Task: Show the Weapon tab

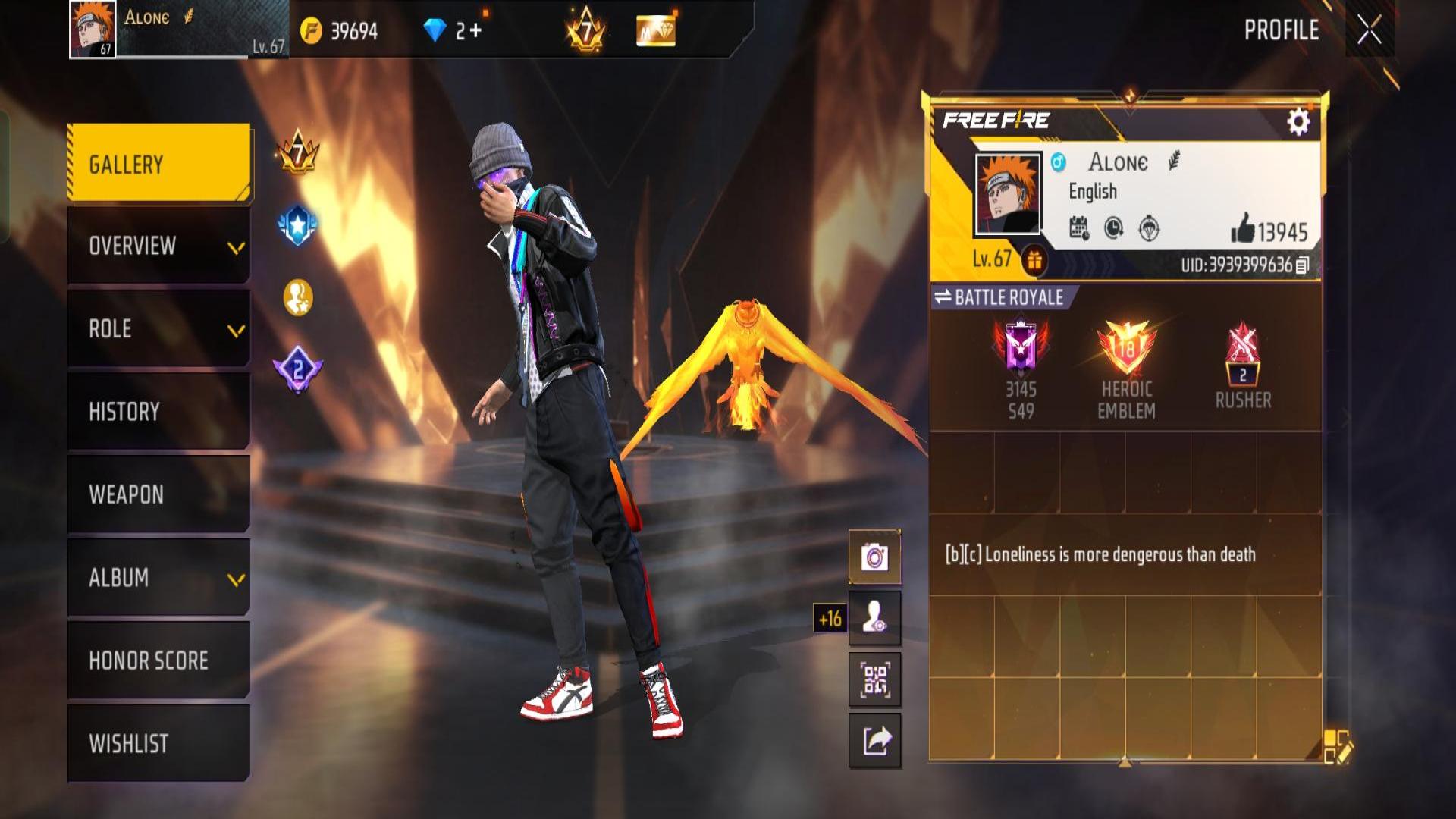Action: point(159,494)
